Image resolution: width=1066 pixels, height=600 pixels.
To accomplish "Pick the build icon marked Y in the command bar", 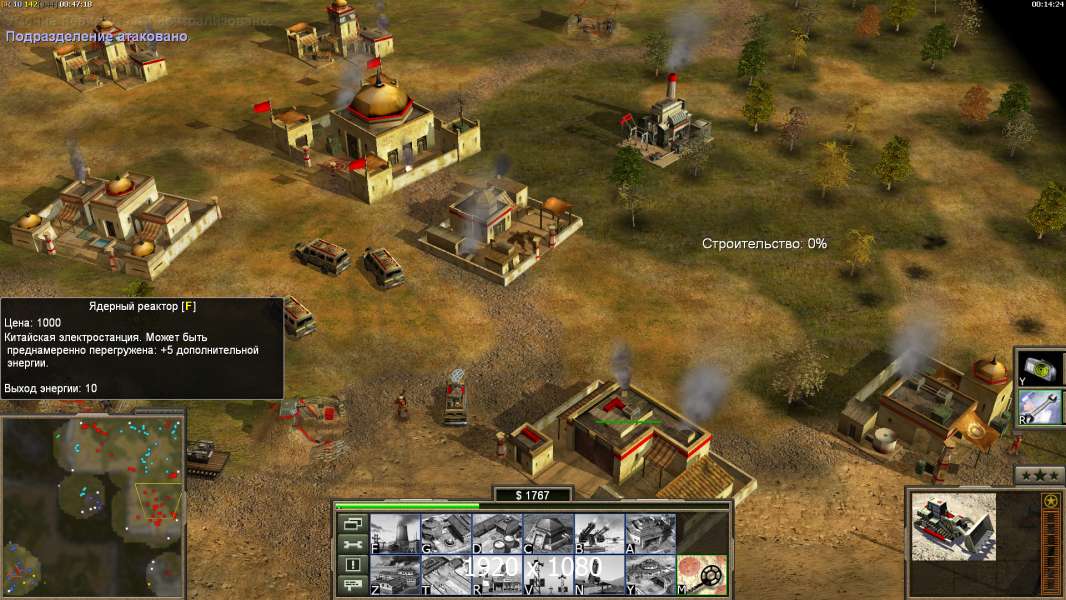I will pyautogui.click(x=650, y=575).
